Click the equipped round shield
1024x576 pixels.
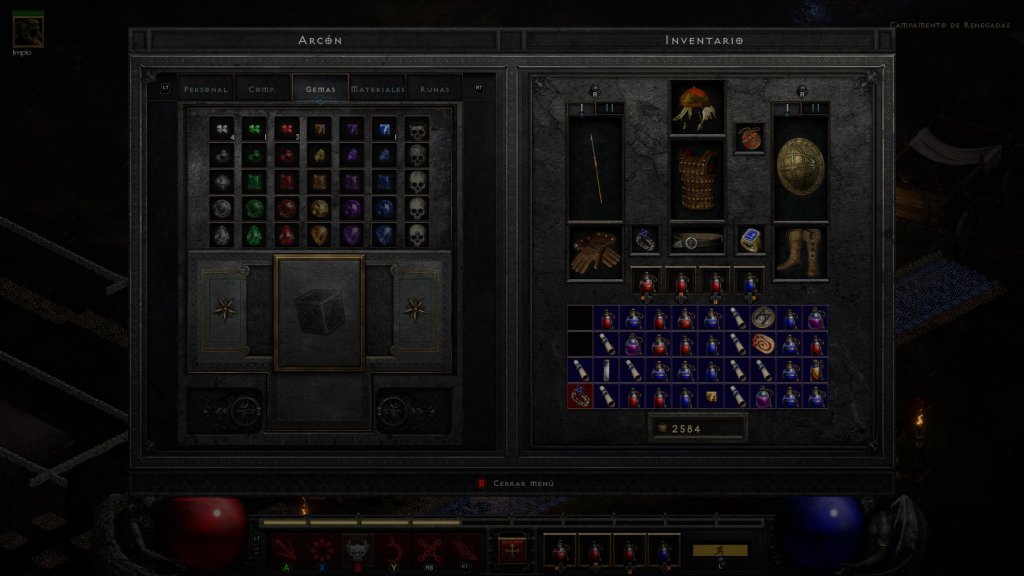(801, 165)
